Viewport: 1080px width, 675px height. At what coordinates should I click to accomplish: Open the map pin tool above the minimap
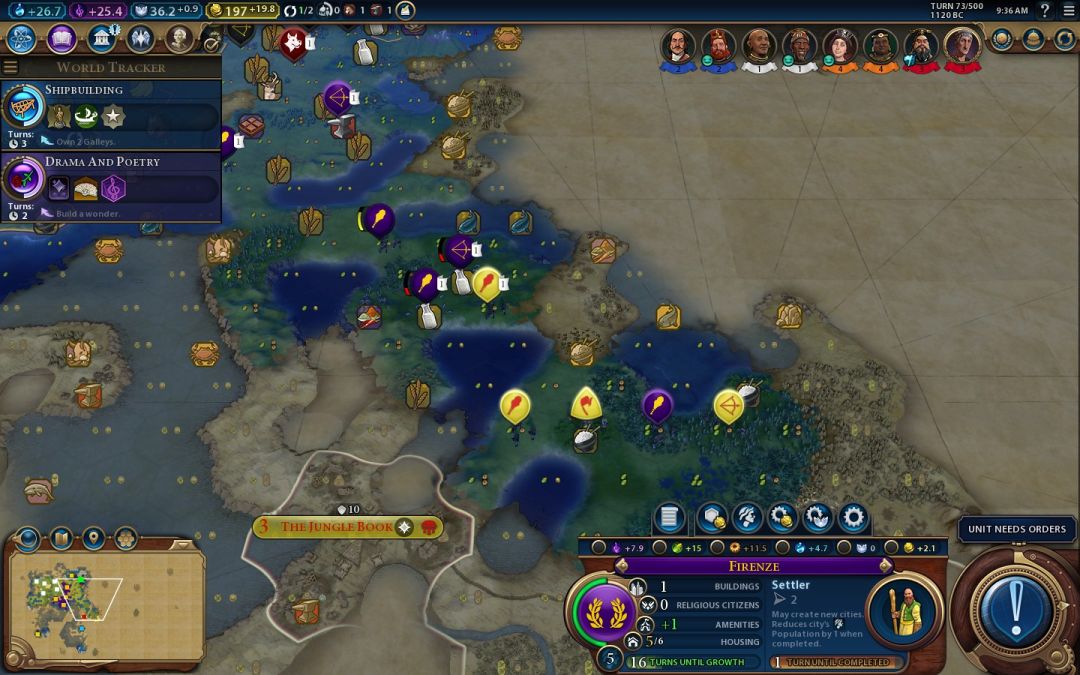[x=93, y=541]
